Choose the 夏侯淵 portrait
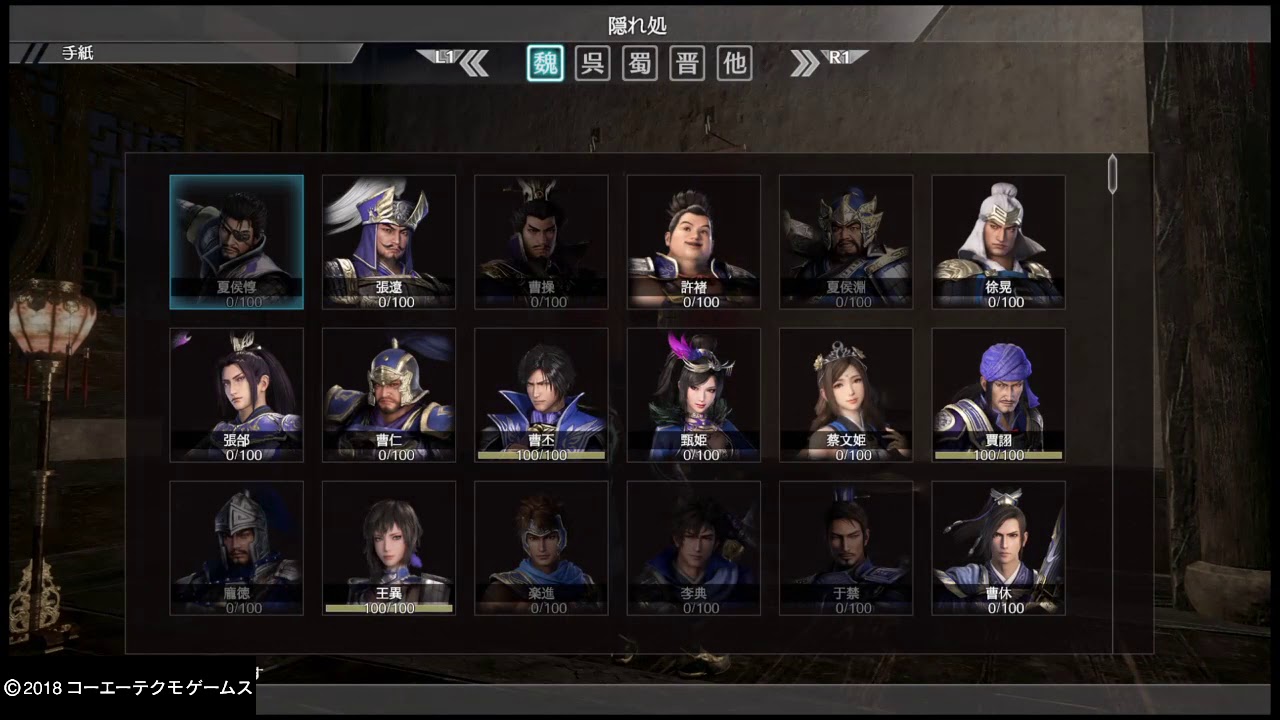Image resolution: width=1280 pixels, height=720 pixels. click(x=846, y=242)
